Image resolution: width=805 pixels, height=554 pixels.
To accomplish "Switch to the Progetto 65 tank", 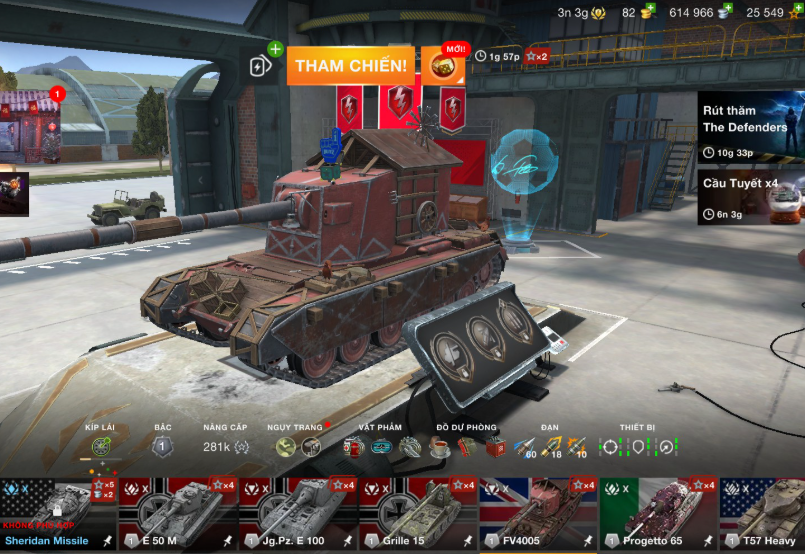I will (658, 514).
